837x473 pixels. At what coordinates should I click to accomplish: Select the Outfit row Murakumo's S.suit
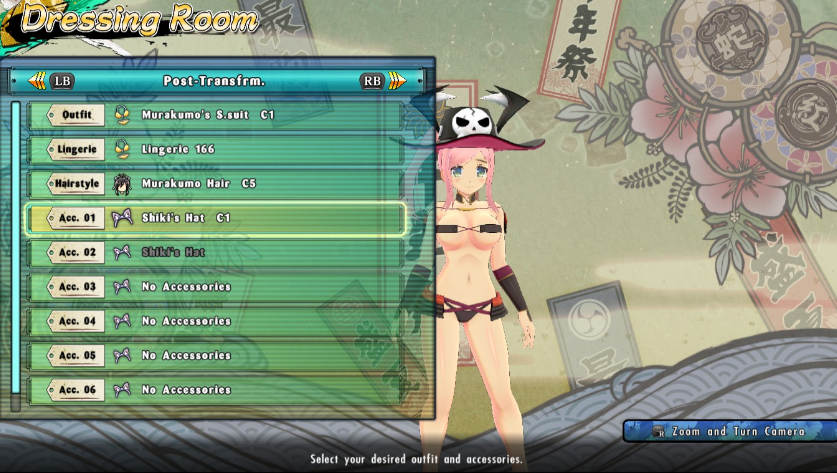[x=215, y=115]
